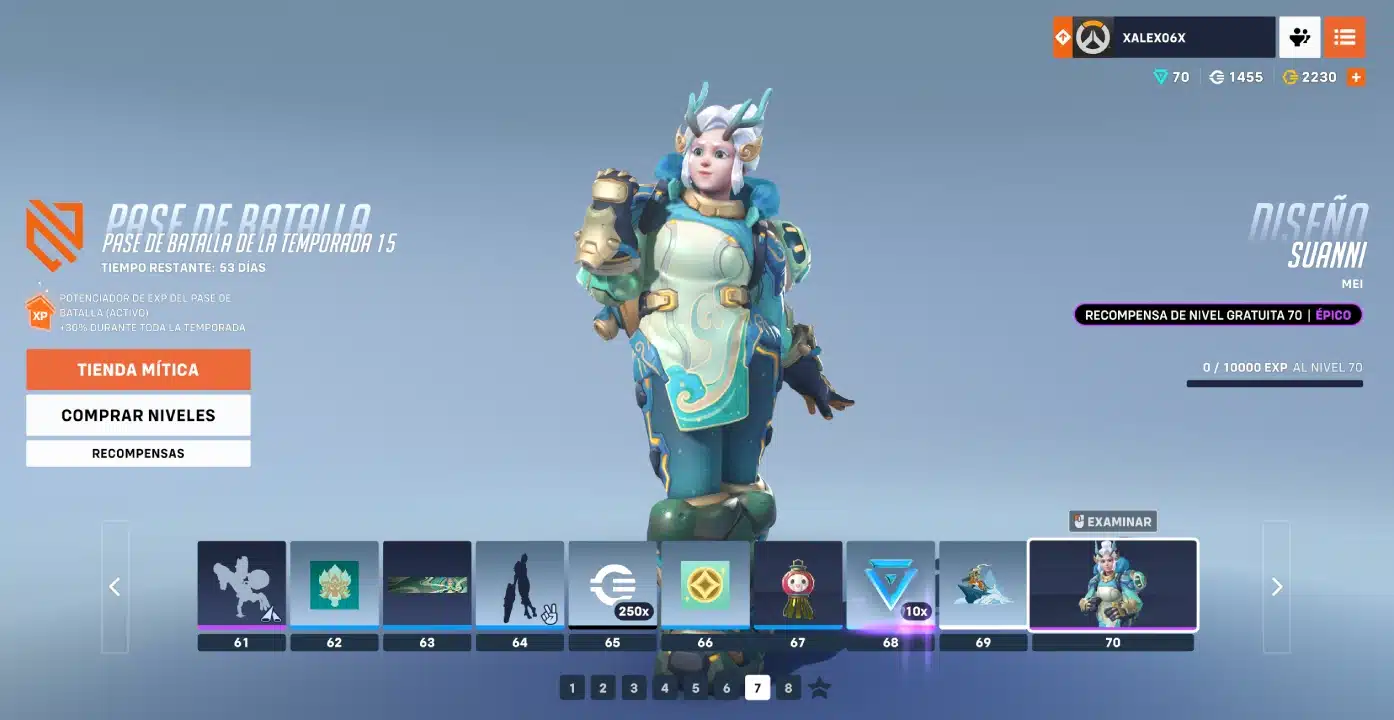Viewport: 1394px width, 720px height.
Task: Go to the previous rewards page
Action: 115,587
